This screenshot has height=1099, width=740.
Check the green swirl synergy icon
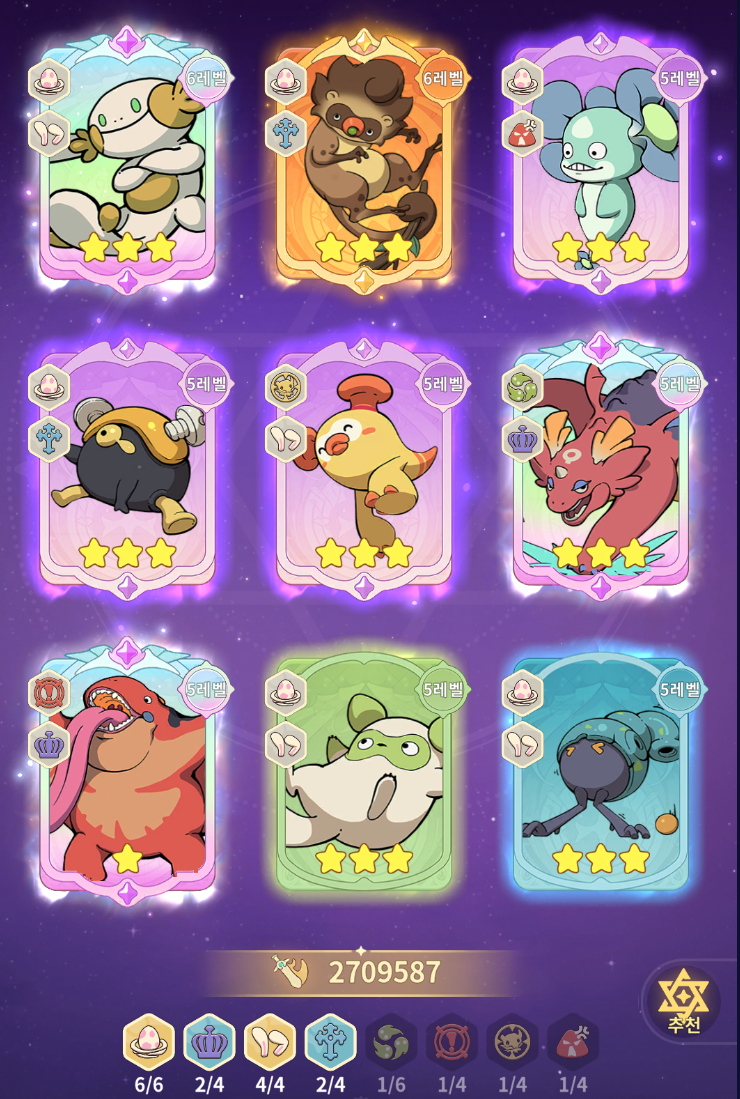tap(390, 1042)
